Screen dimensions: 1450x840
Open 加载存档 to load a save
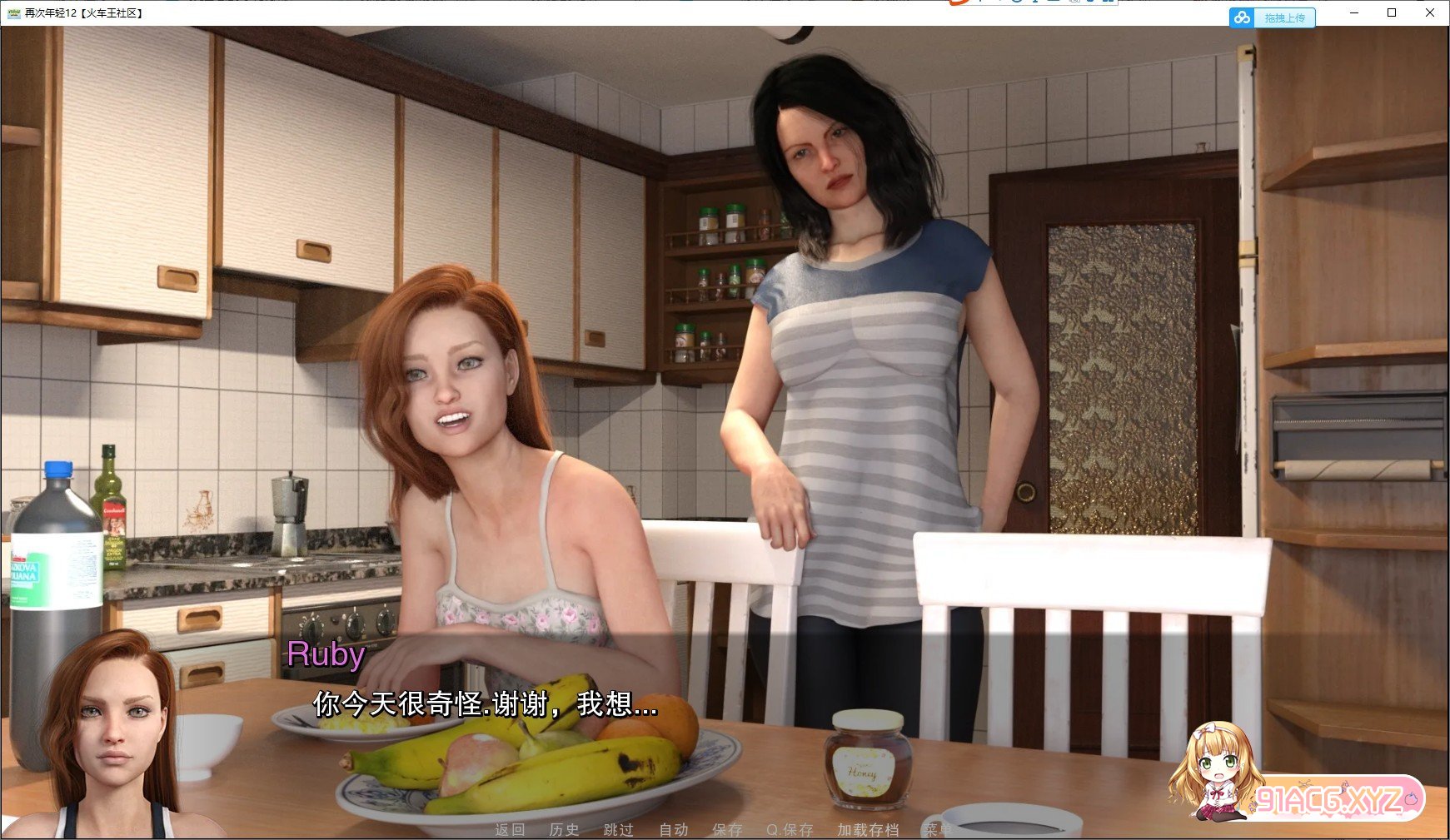[868, 829]
